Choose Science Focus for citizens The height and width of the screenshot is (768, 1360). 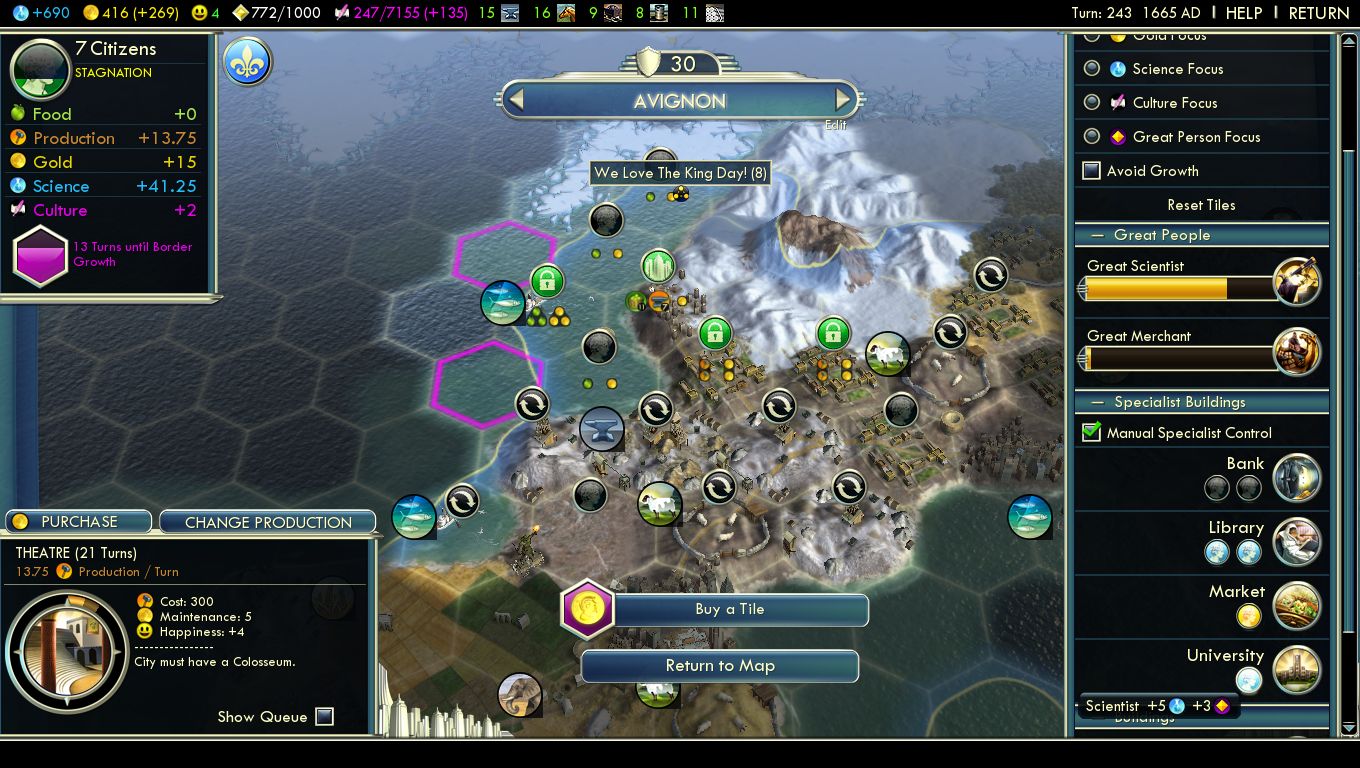coord(1092,69)
